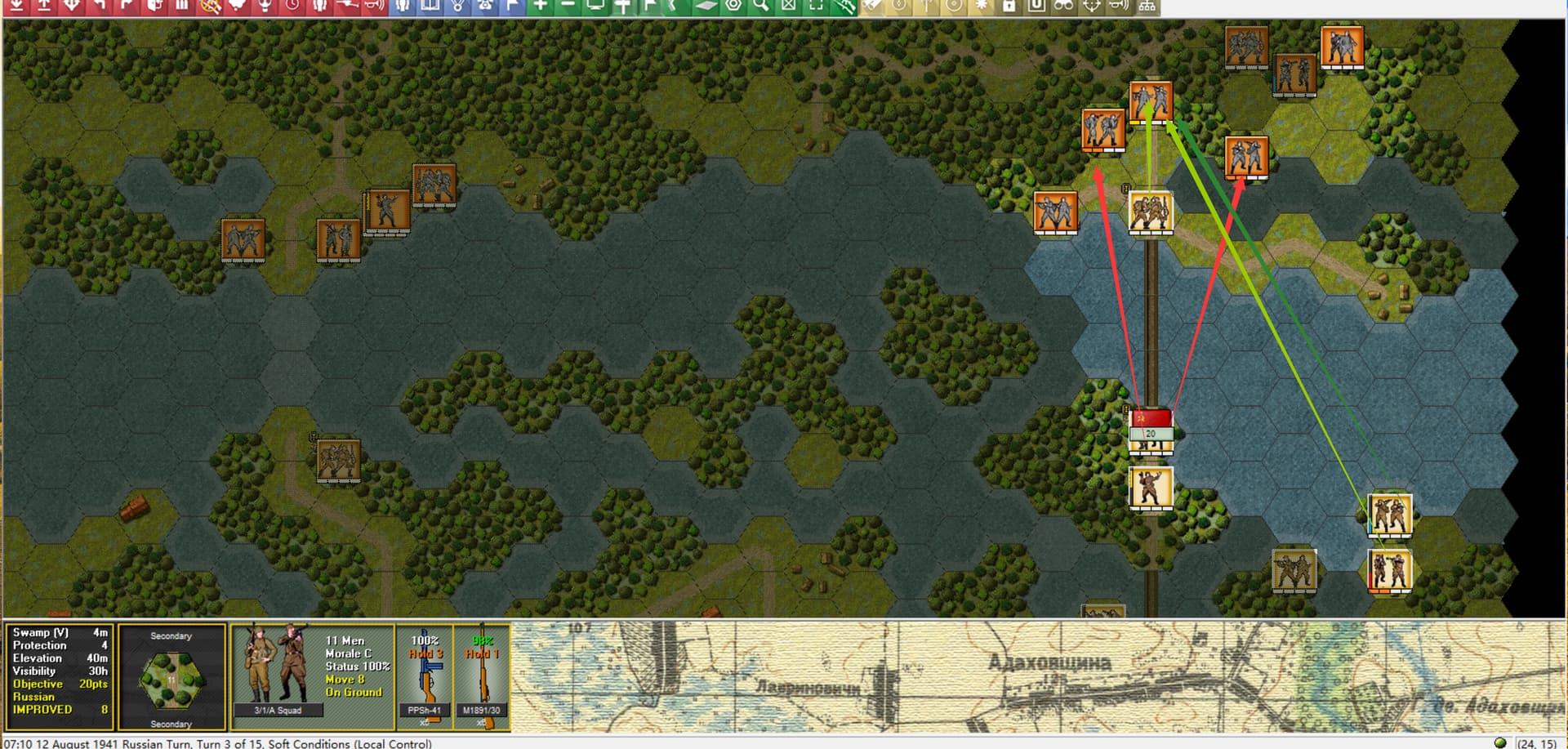Toggle the padlock toolbar button
This screenshot has height=749, width=1568.
(x=1009, y=7)
